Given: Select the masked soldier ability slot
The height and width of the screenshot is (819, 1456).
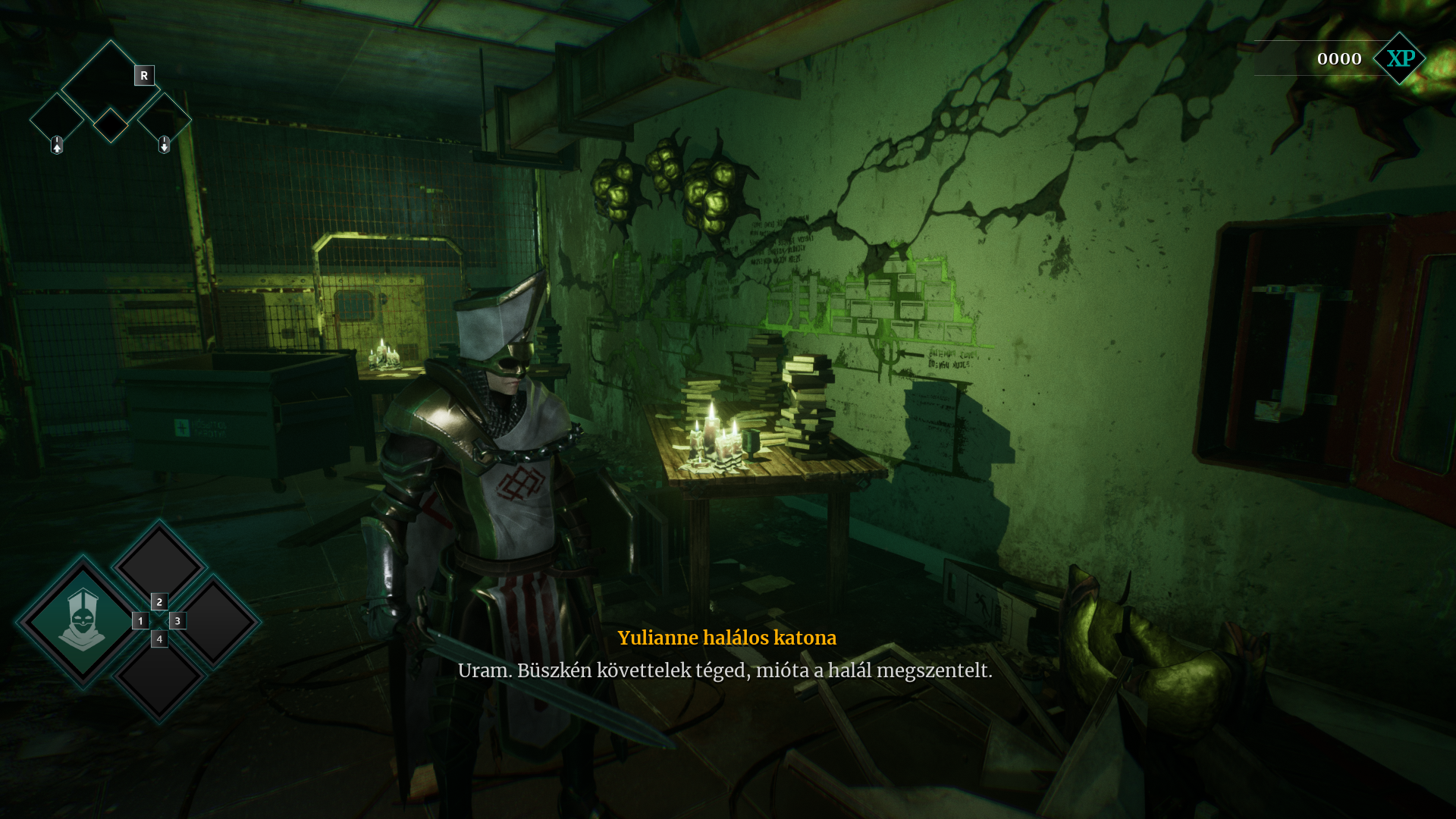Looking at the screenshot, I should [82, 621].
